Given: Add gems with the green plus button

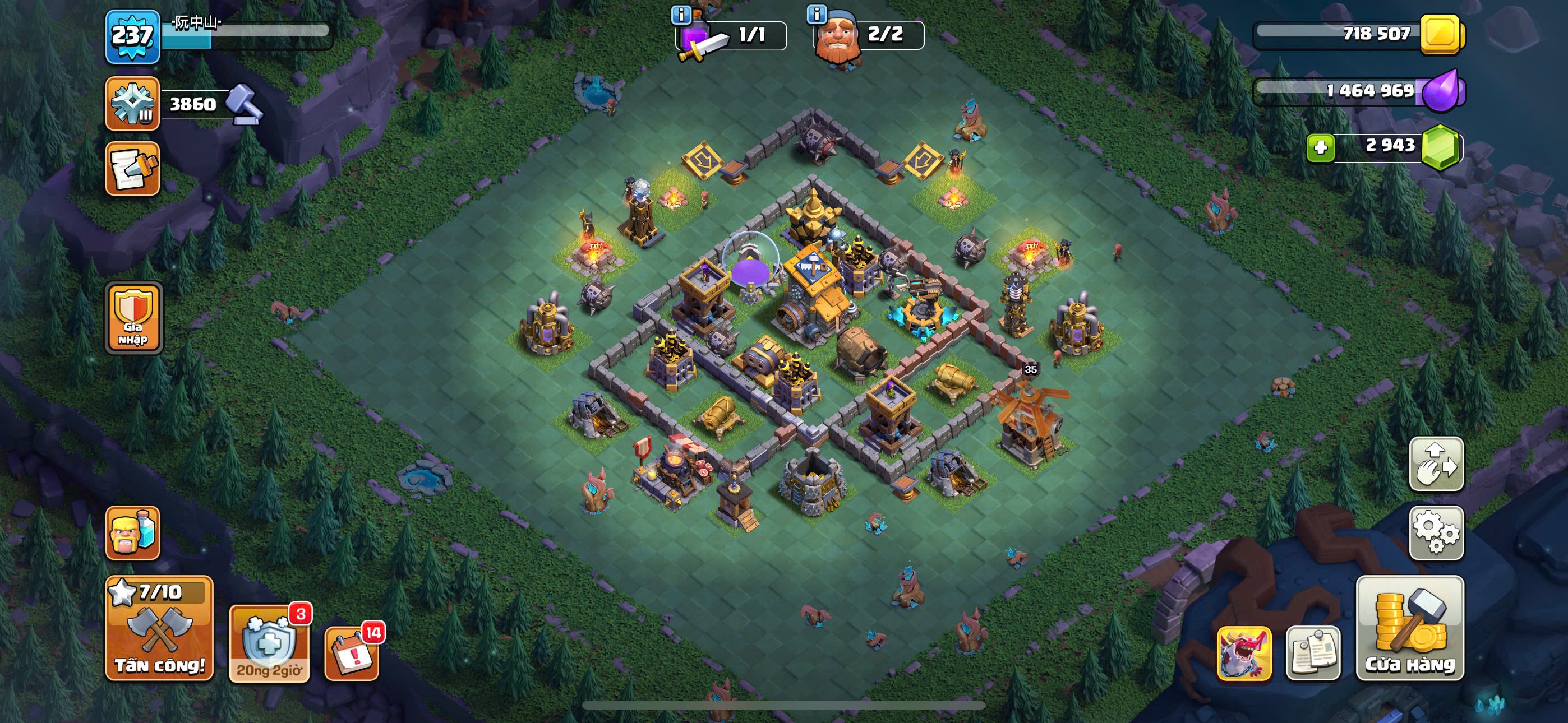Looking at the screenshot, I should [x=1320, y=147].
